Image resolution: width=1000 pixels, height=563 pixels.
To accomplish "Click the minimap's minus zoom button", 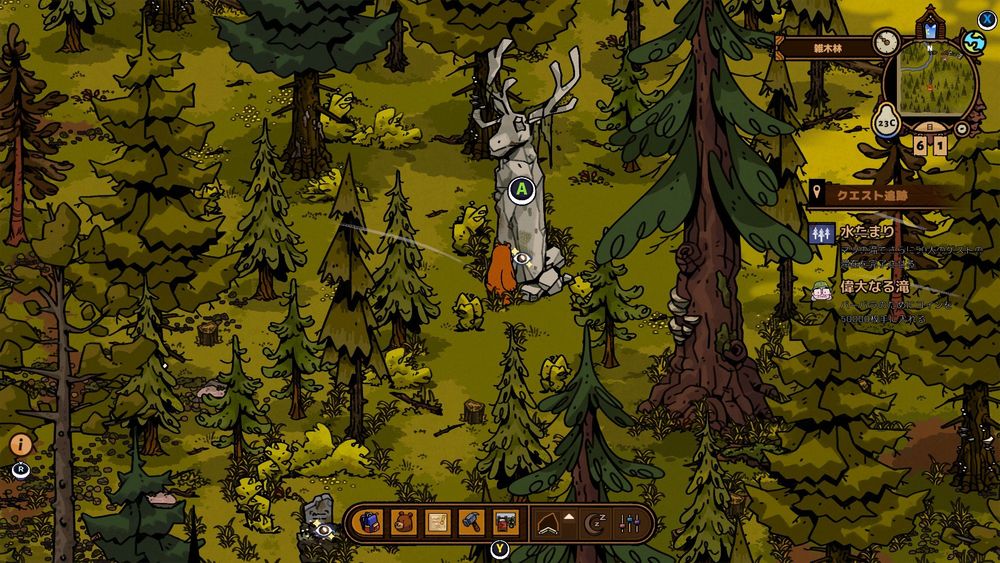I will pos(962,129).
